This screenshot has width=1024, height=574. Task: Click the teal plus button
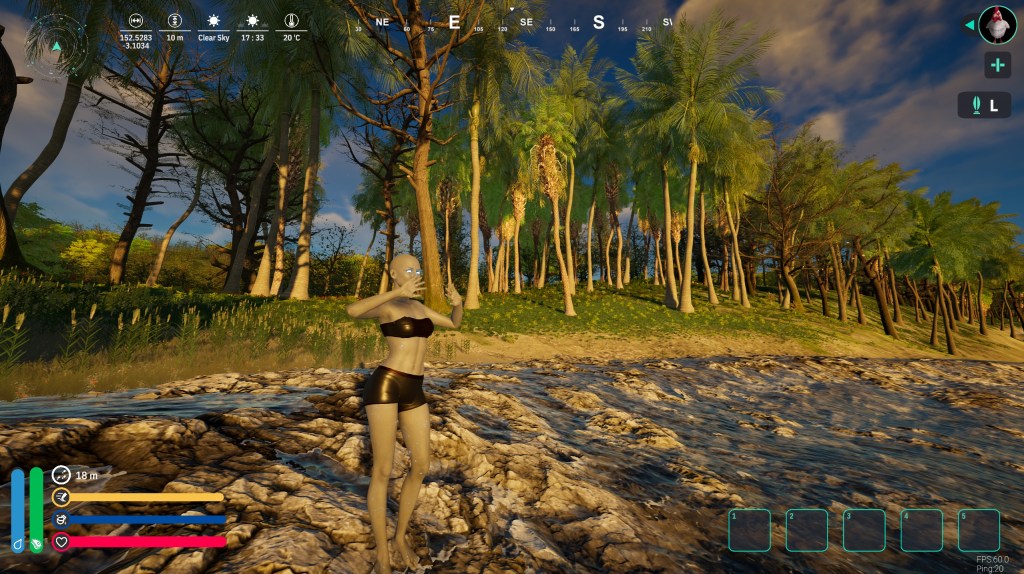click(997, 66)
